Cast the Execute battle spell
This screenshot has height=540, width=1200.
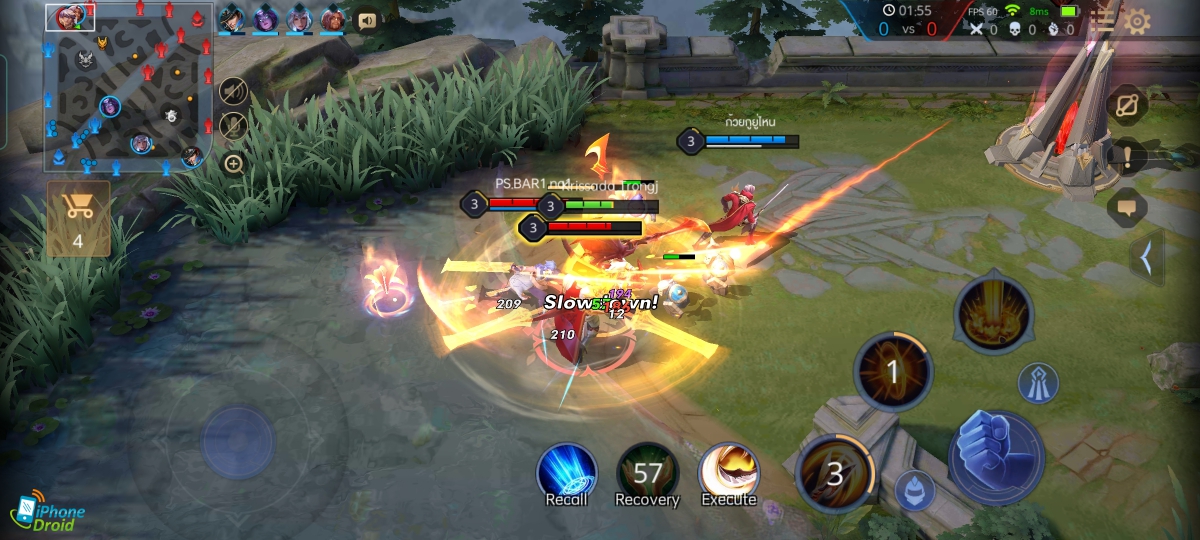click(x=728, y=471)
